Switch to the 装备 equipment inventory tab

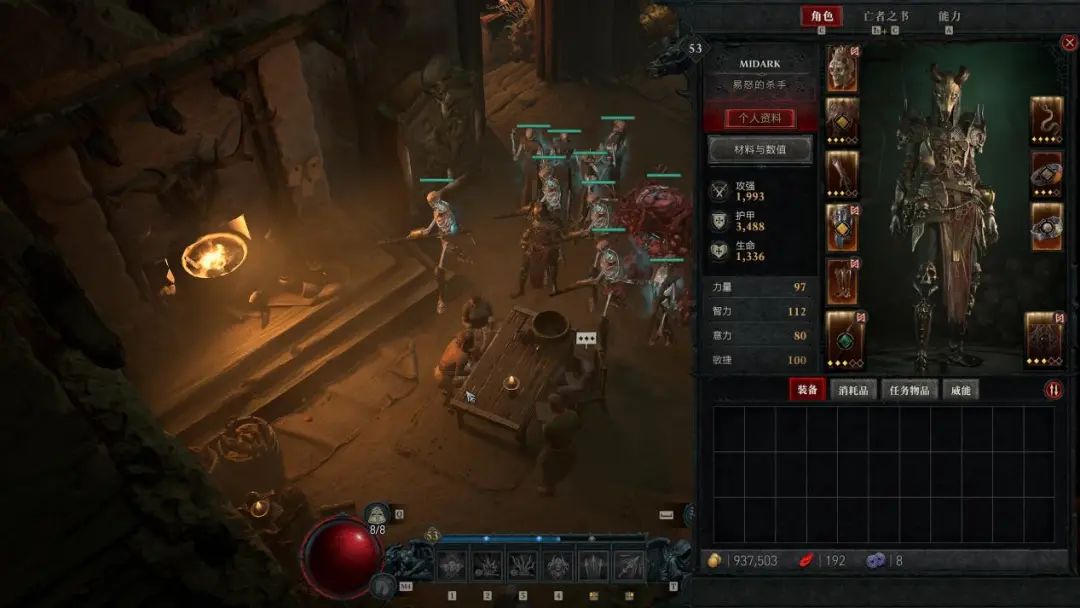pos(806,390)
